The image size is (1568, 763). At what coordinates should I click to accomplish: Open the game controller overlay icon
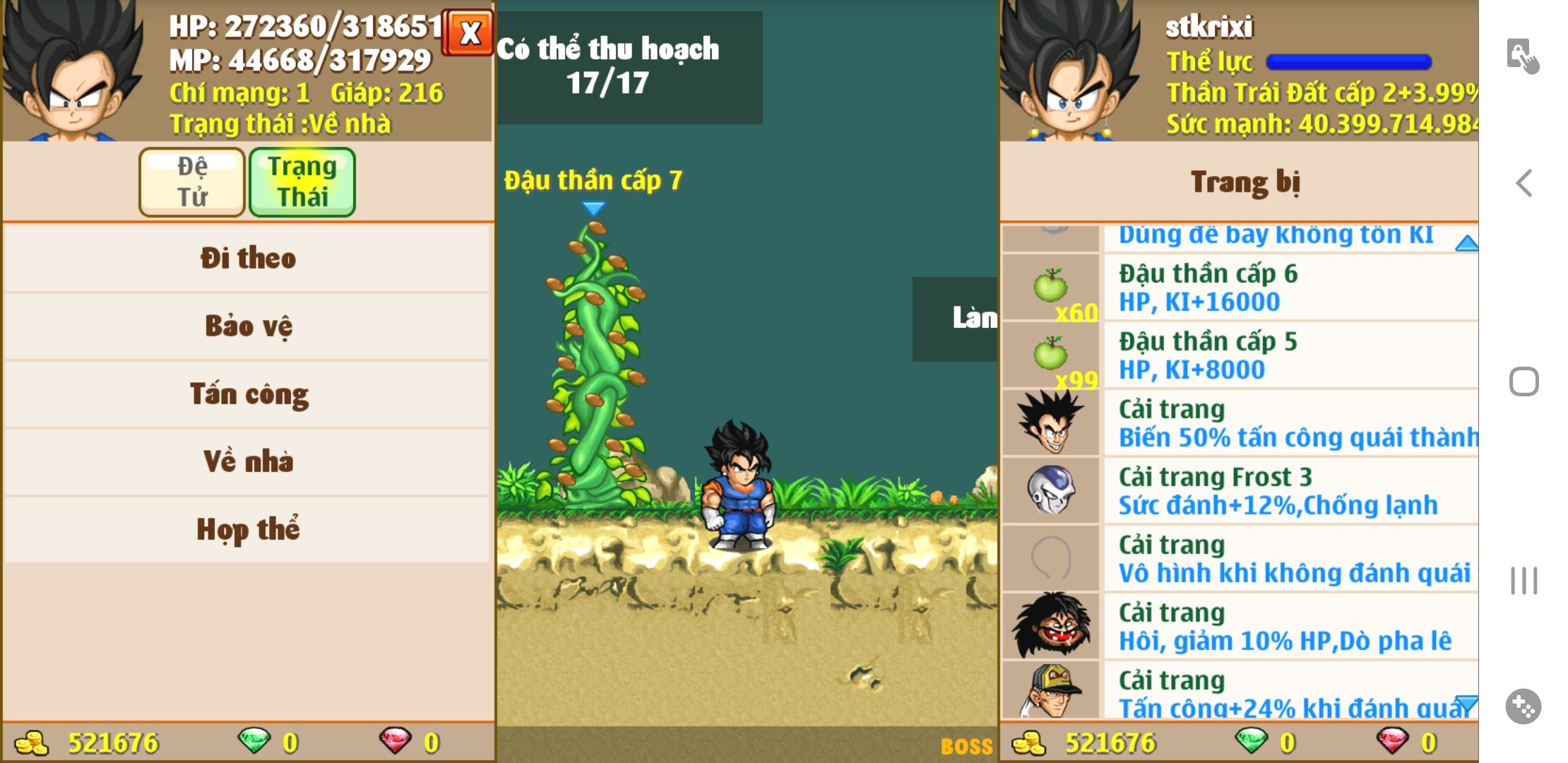coord(1524,706)
